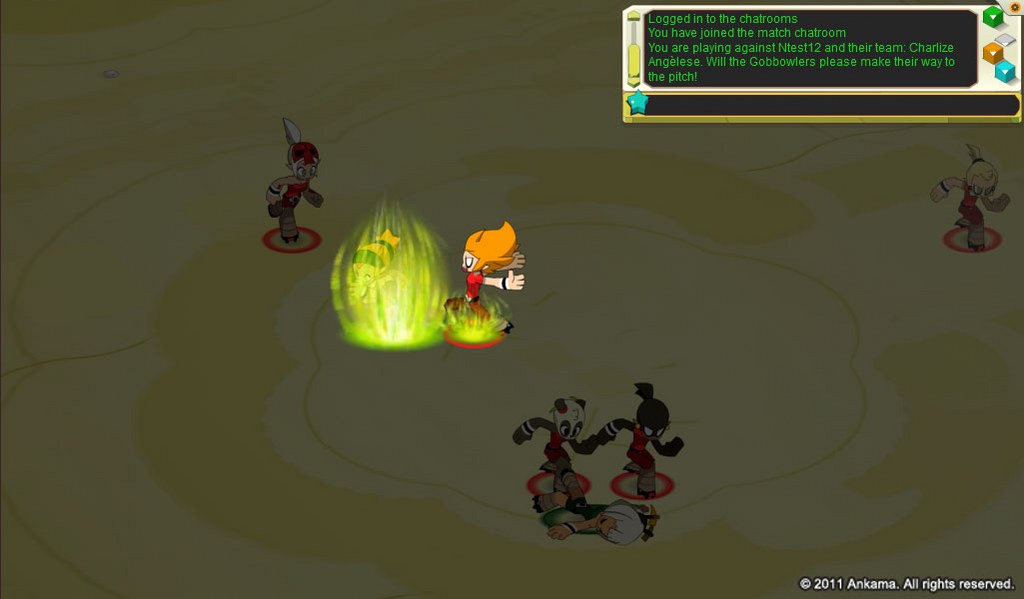Click the chat message input field
1024x599 pixels.
(830, 105)
